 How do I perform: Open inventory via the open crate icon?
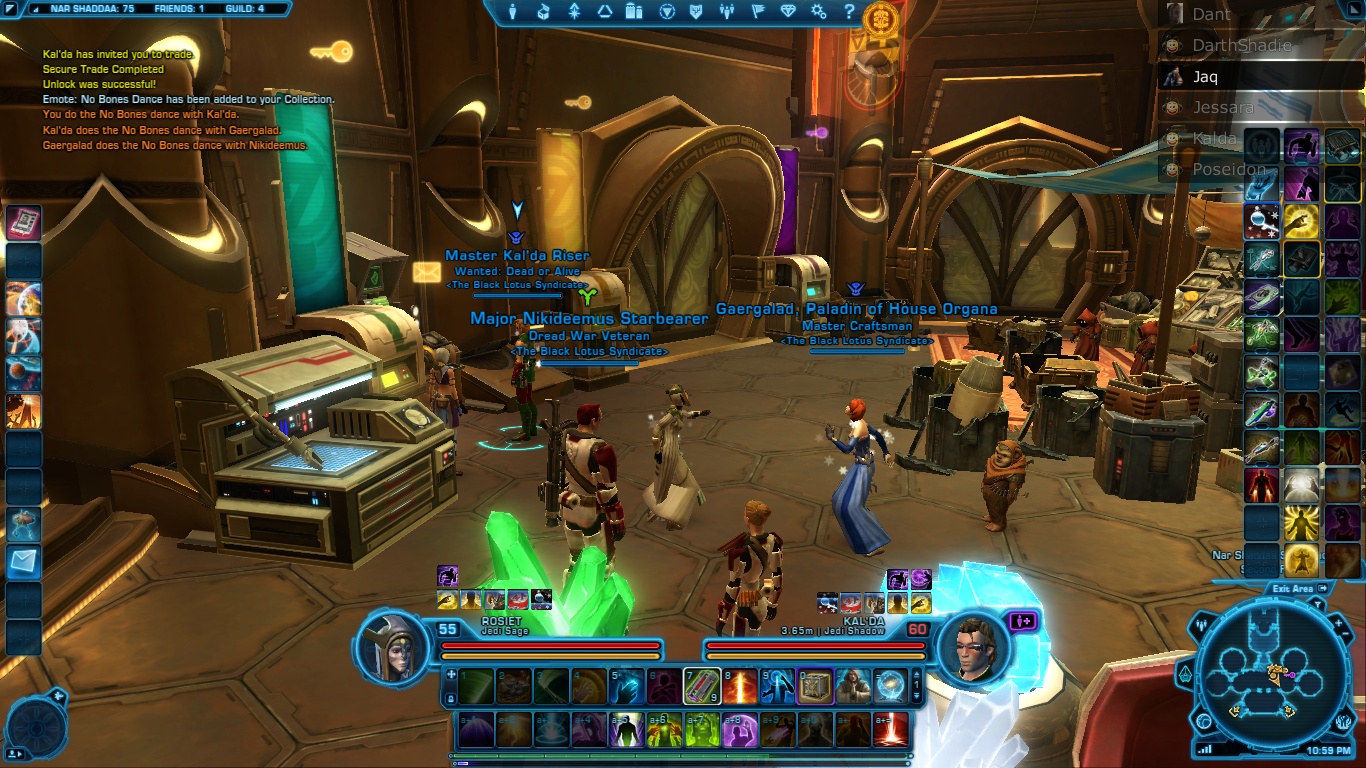(x=543, y=12)
